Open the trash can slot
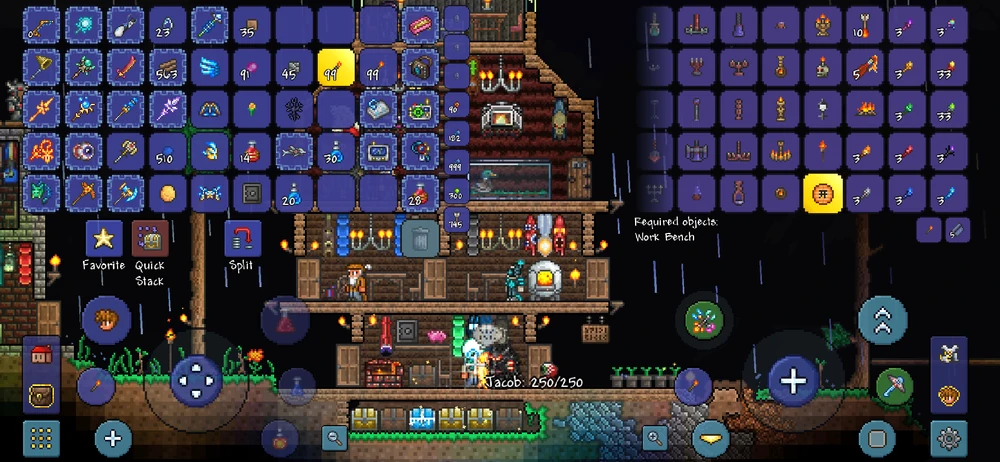 [416, 238]
